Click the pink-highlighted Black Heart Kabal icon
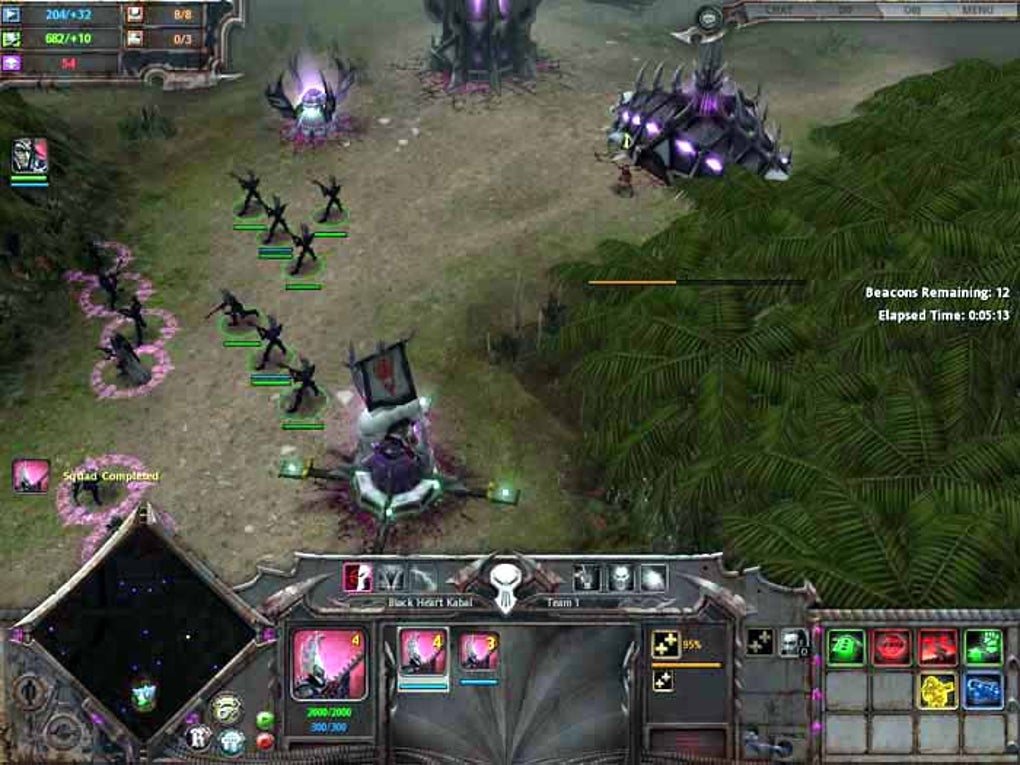1020x765 pixels. tap(357, 577)
